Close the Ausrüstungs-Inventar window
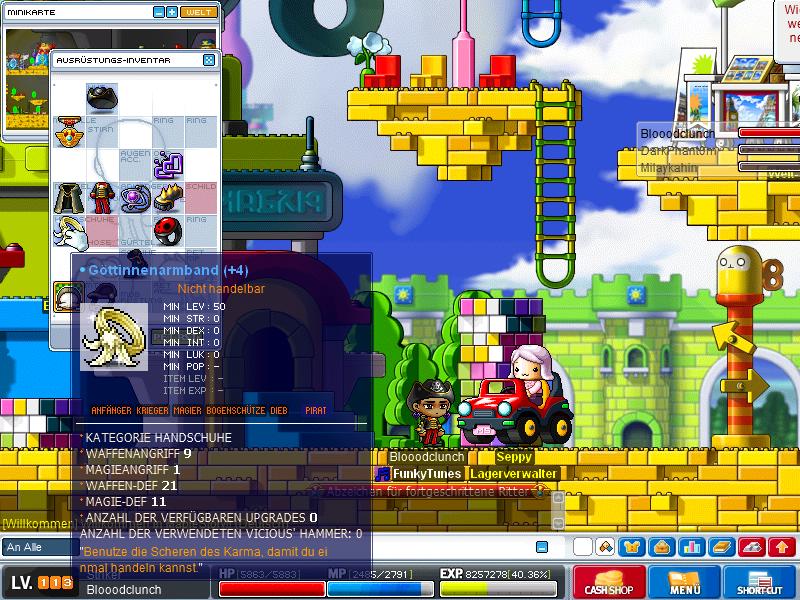 pos(209,60)
